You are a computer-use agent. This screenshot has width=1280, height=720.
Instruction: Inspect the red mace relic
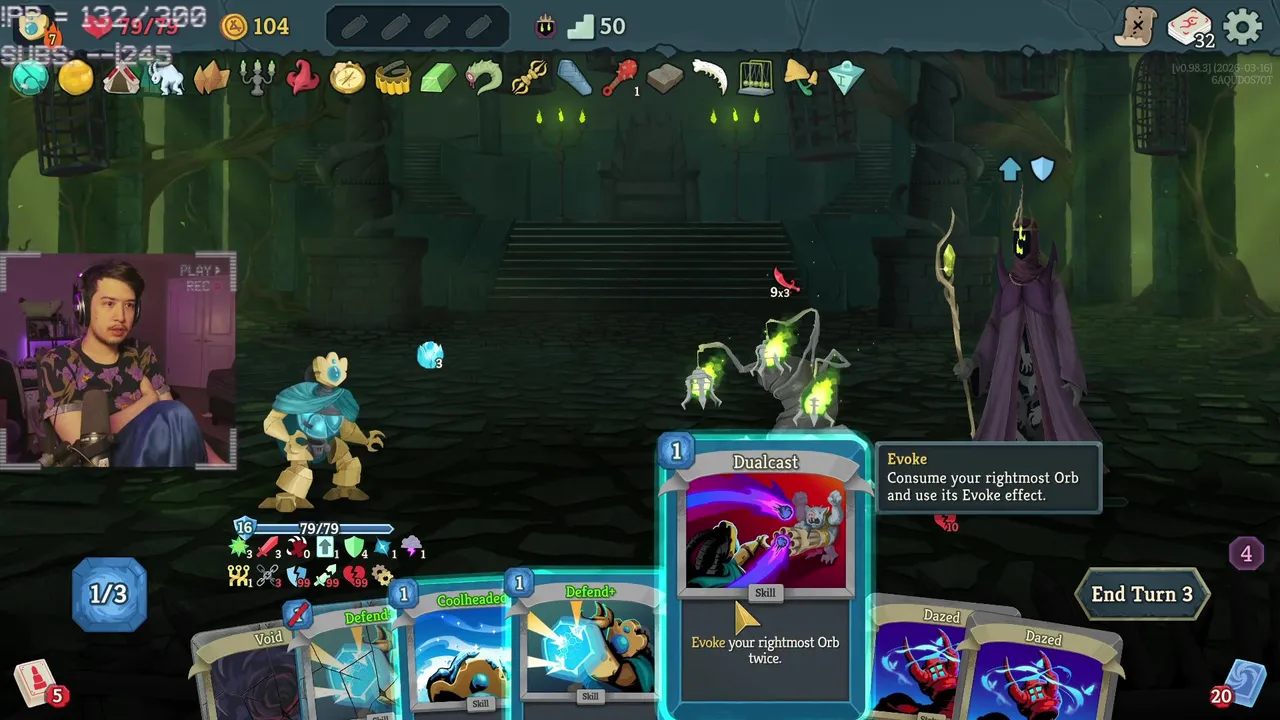coord(620,78)
